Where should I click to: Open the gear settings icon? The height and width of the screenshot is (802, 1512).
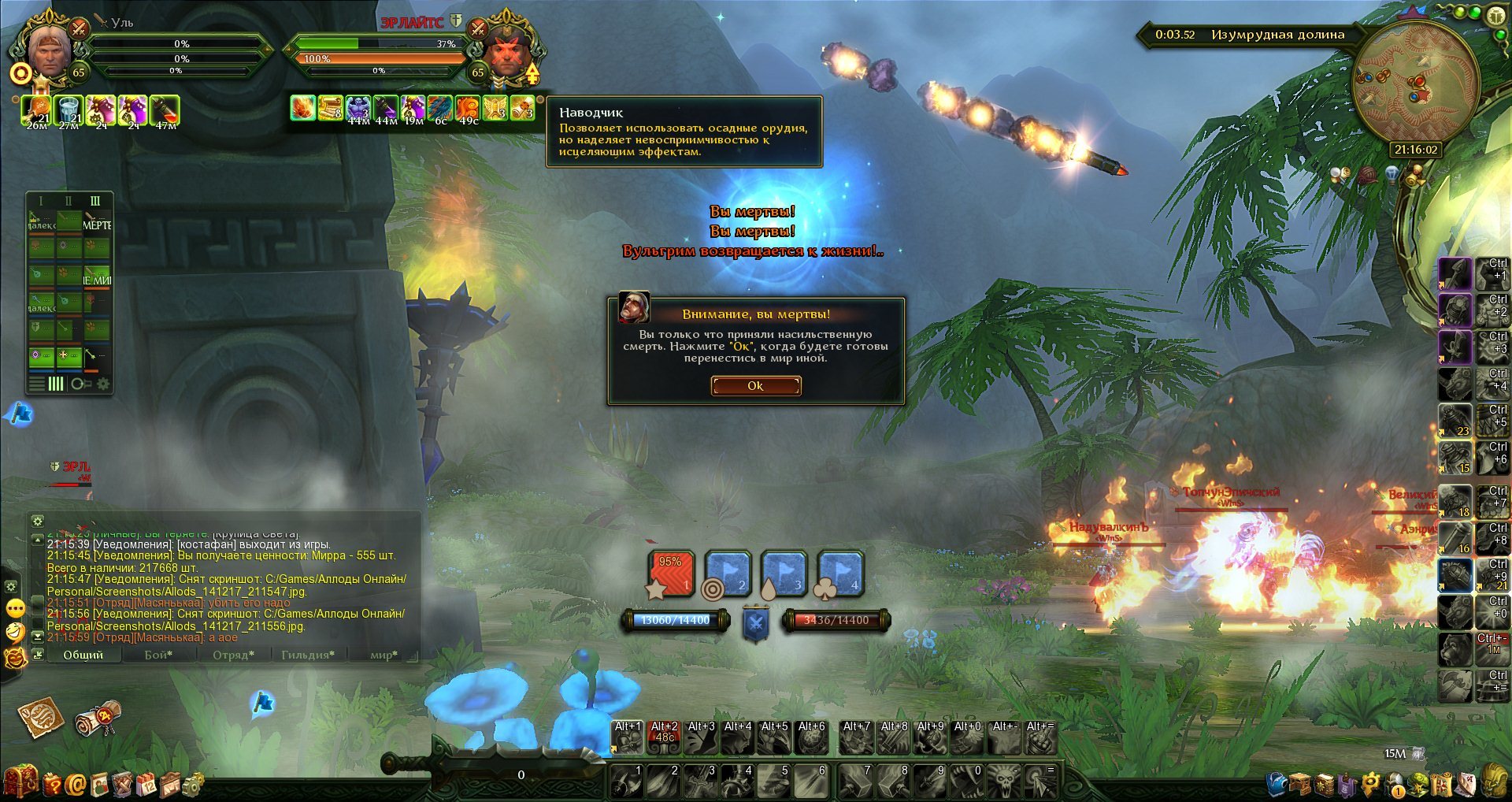(x=193, y=784)
